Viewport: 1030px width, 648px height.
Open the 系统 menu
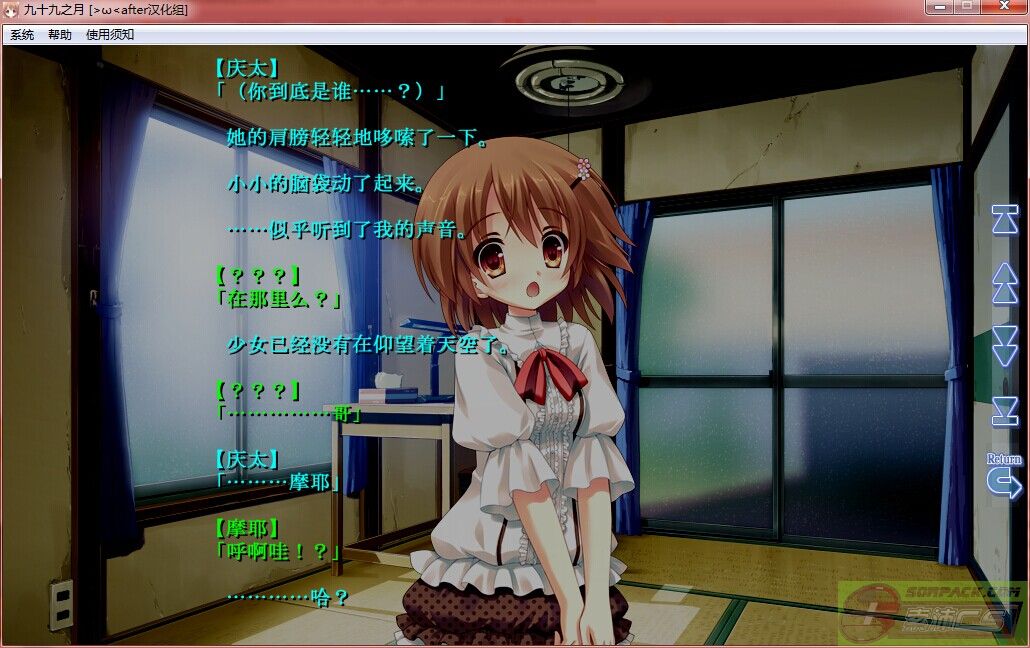[22, 35]
